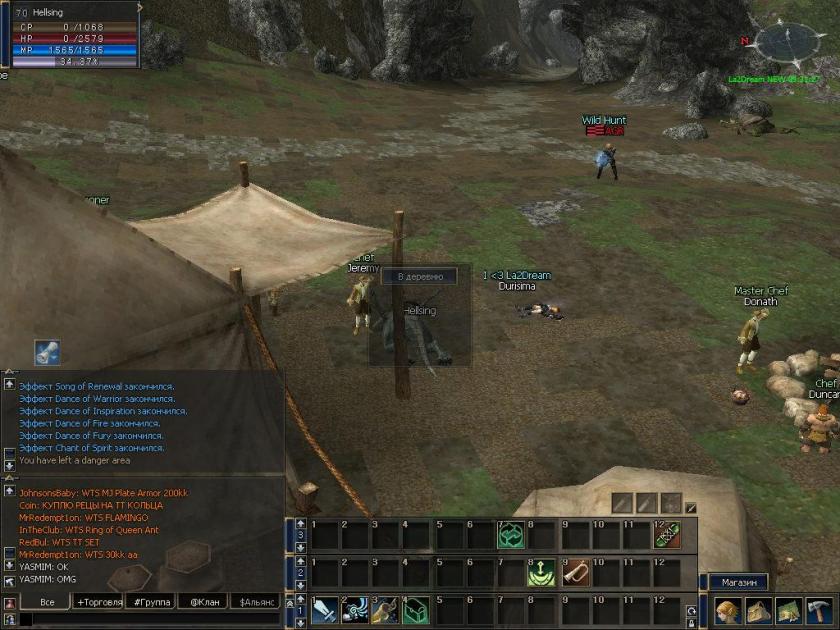Image resolution: width=840 pixels, height=630 pixels.
Task: Open the character portrait menu icon
Action: coord(727,611)
